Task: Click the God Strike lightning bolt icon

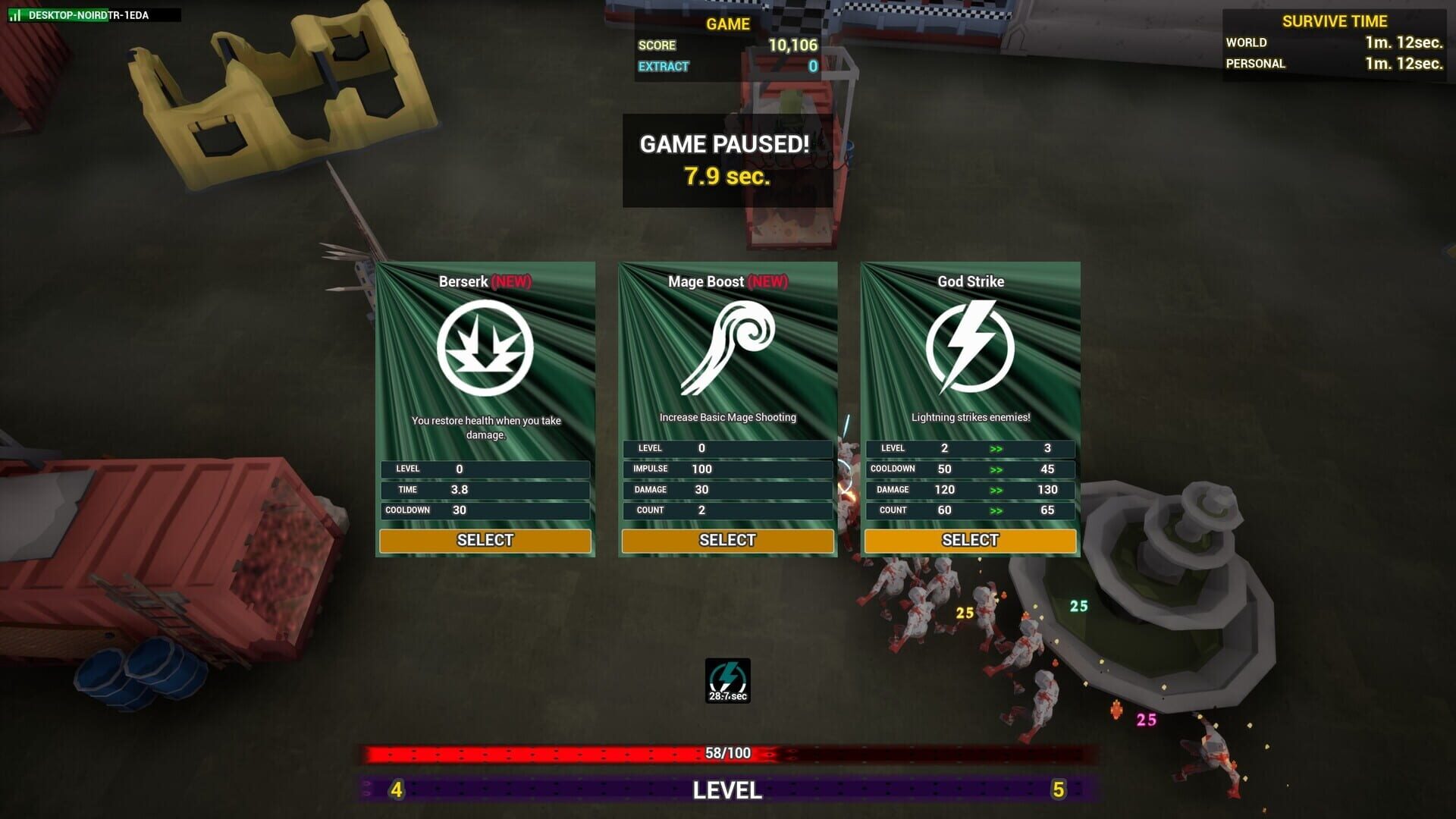Action: click(x=969, y=346)
